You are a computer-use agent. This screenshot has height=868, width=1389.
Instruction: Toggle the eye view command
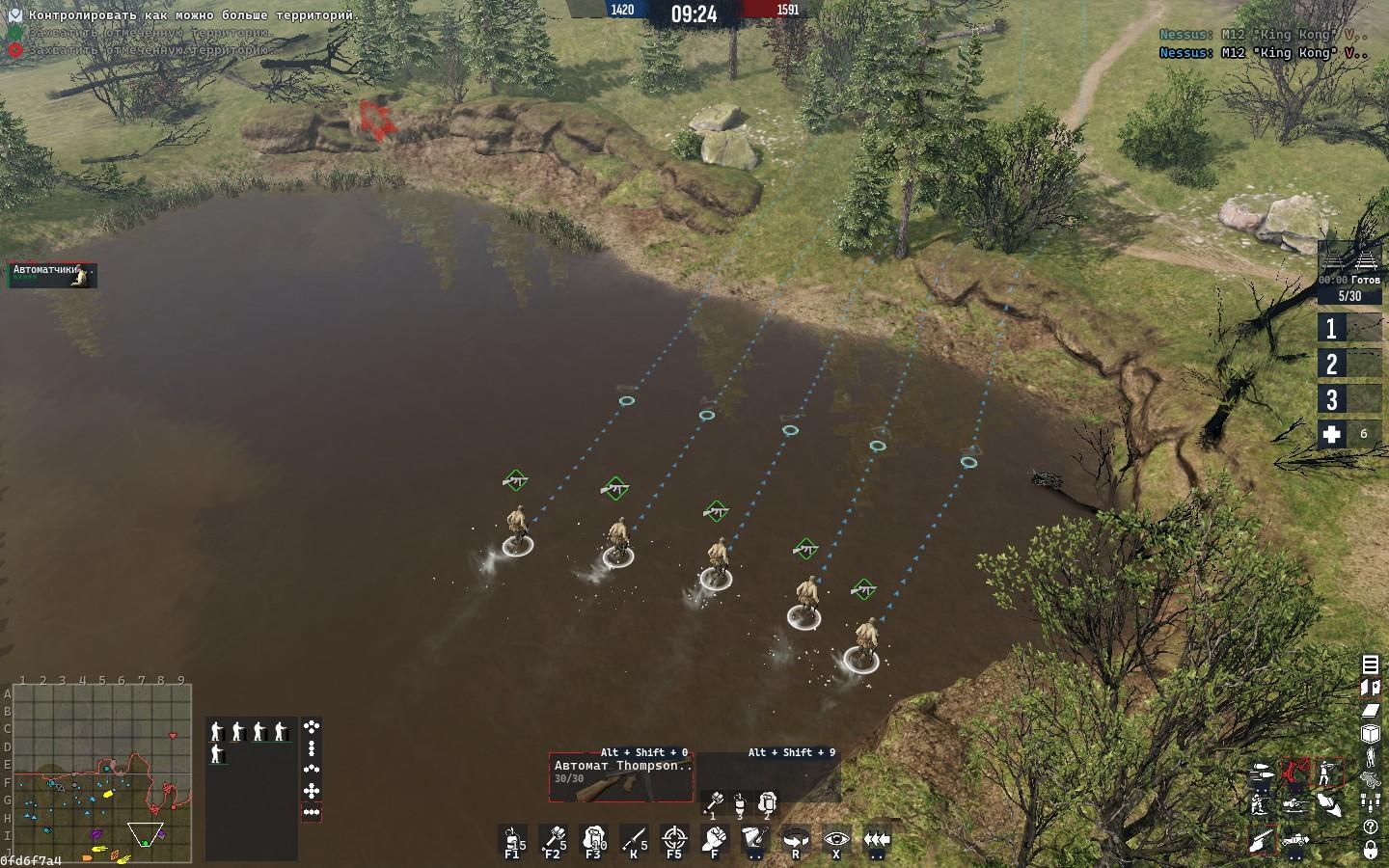tap(836, 839)
